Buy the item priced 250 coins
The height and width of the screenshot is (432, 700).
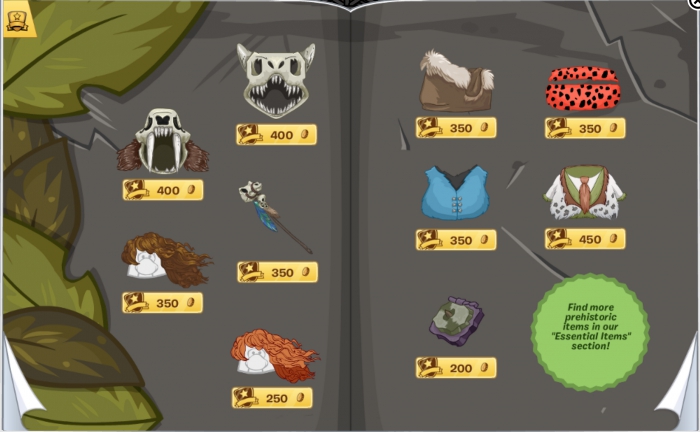tap(272, 398)
